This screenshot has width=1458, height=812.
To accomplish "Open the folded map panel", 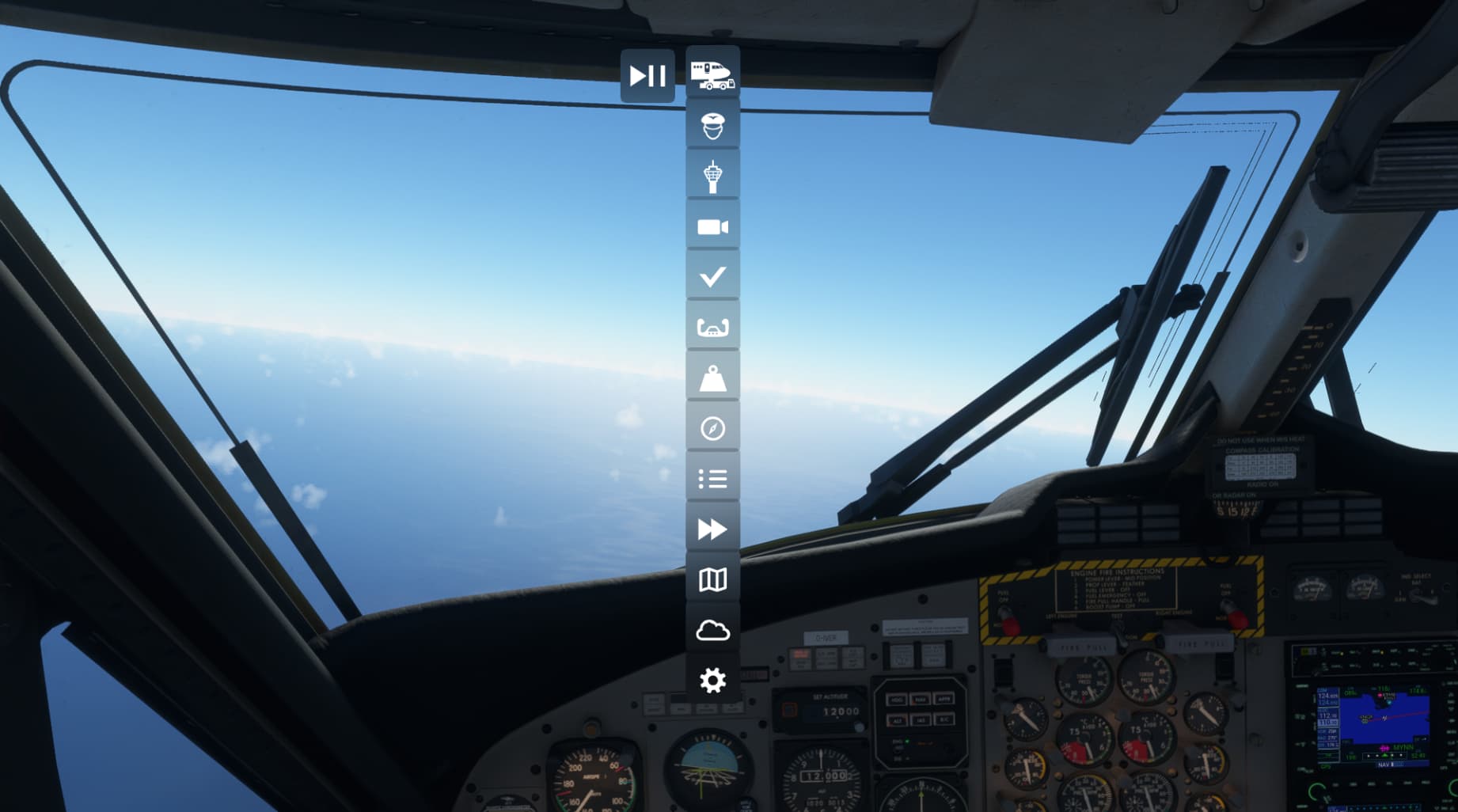I will (712, 580).
